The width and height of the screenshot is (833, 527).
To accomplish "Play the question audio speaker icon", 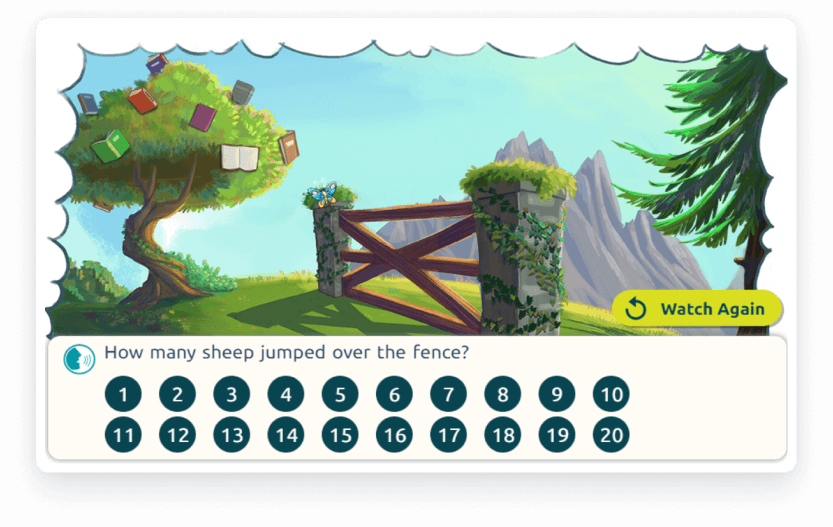I will (79, 358).
